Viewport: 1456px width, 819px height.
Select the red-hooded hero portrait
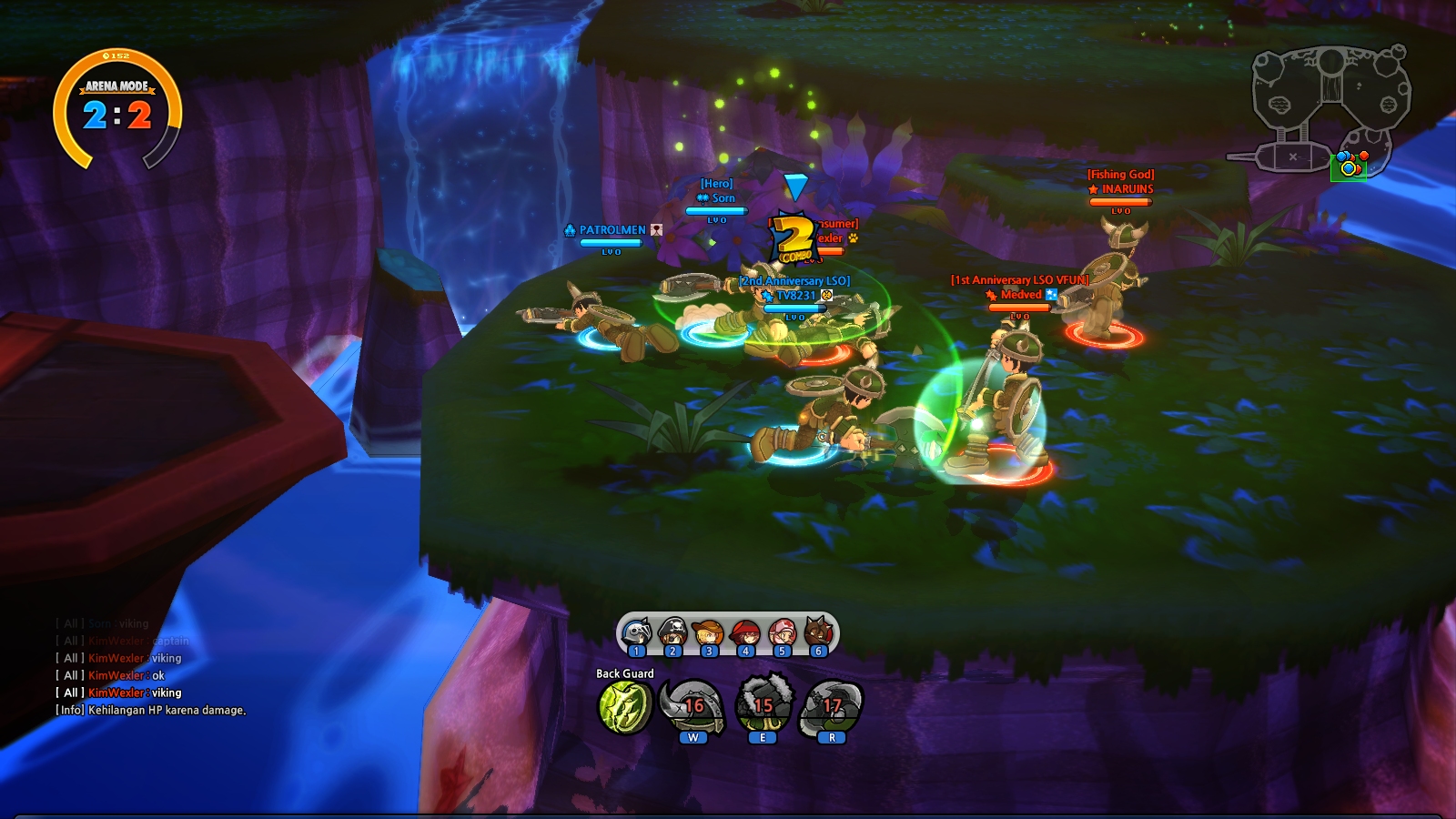click(745, 632)
